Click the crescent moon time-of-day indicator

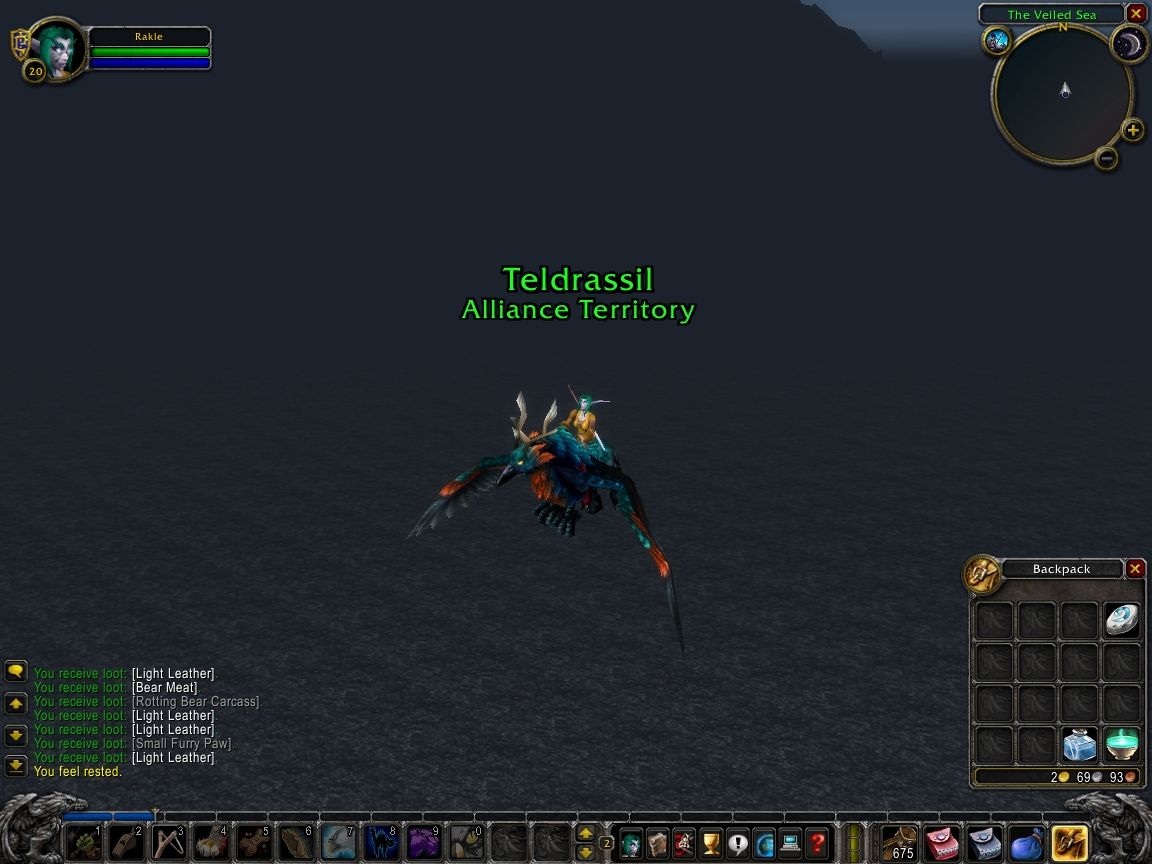(1129, 43)
